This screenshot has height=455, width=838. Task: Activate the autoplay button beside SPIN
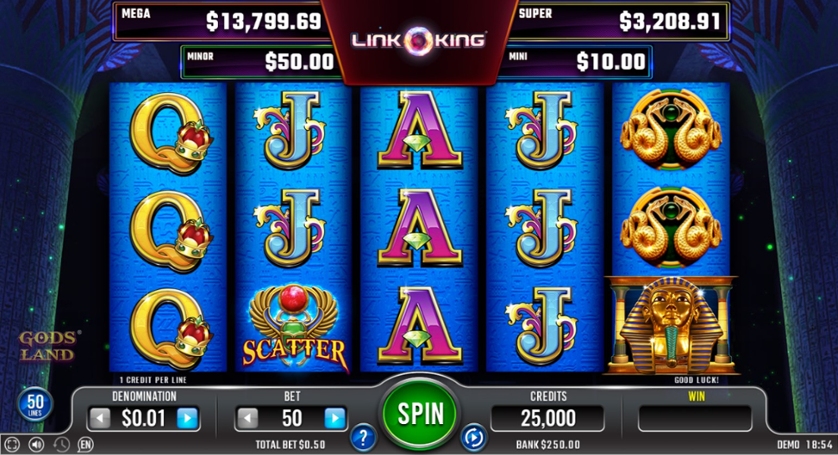(473, 436)
